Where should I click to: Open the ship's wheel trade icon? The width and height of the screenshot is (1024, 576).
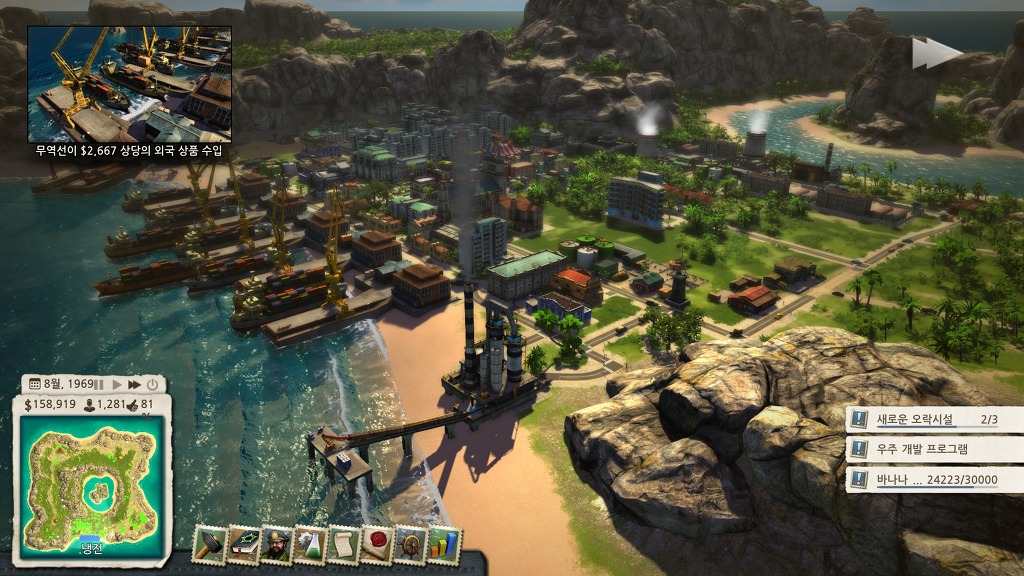[410, 543]
